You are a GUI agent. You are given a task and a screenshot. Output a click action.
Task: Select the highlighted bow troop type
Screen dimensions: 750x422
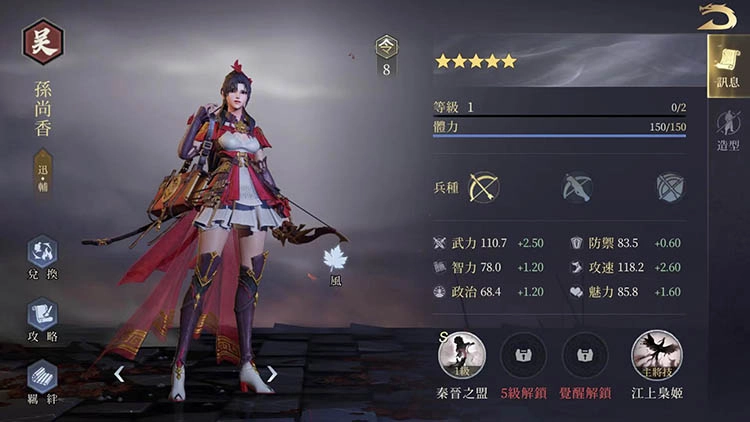tap(484, 187)
